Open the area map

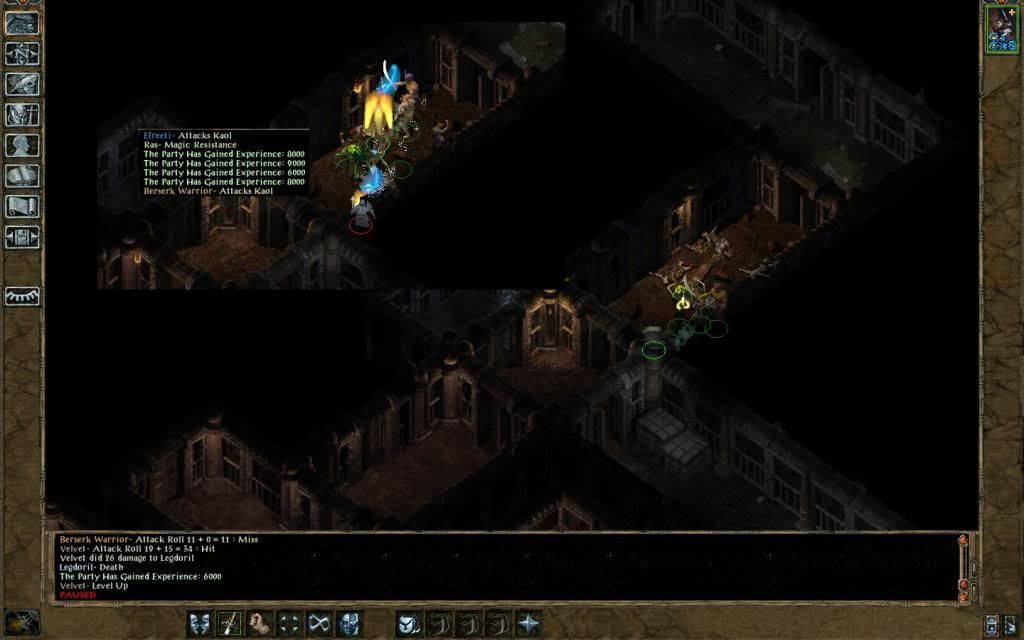coord(21,53)
